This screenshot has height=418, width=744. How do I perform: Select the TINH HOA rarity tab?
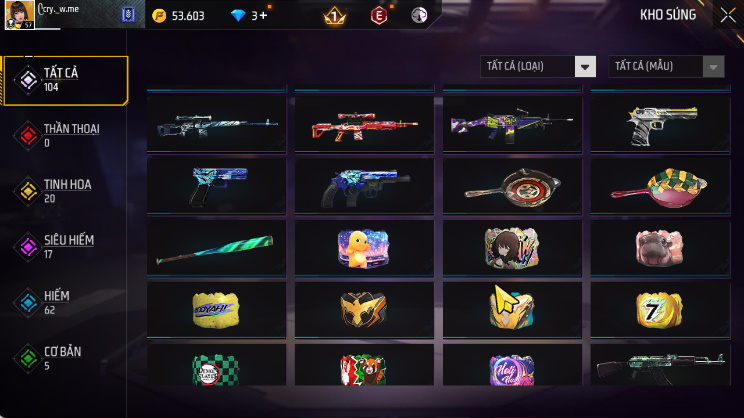click(66, 191)
